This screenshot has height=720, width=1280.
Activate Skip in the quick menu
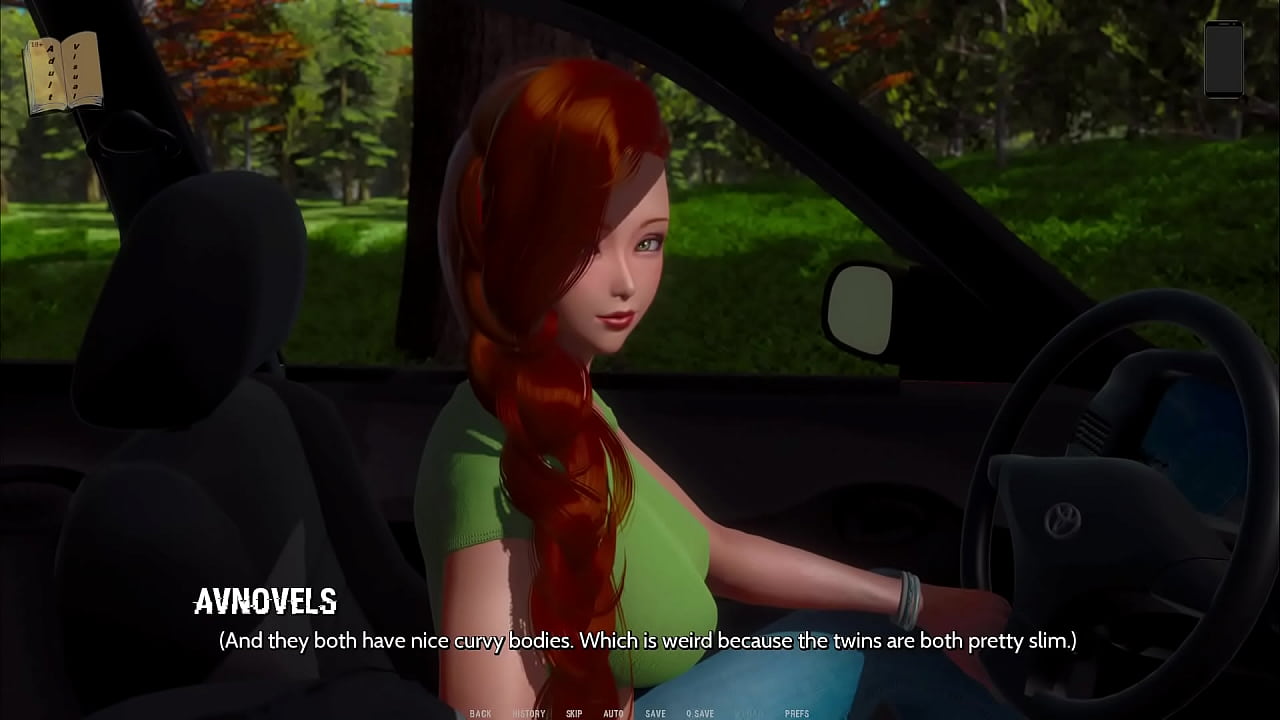click(x=574, y=713)
